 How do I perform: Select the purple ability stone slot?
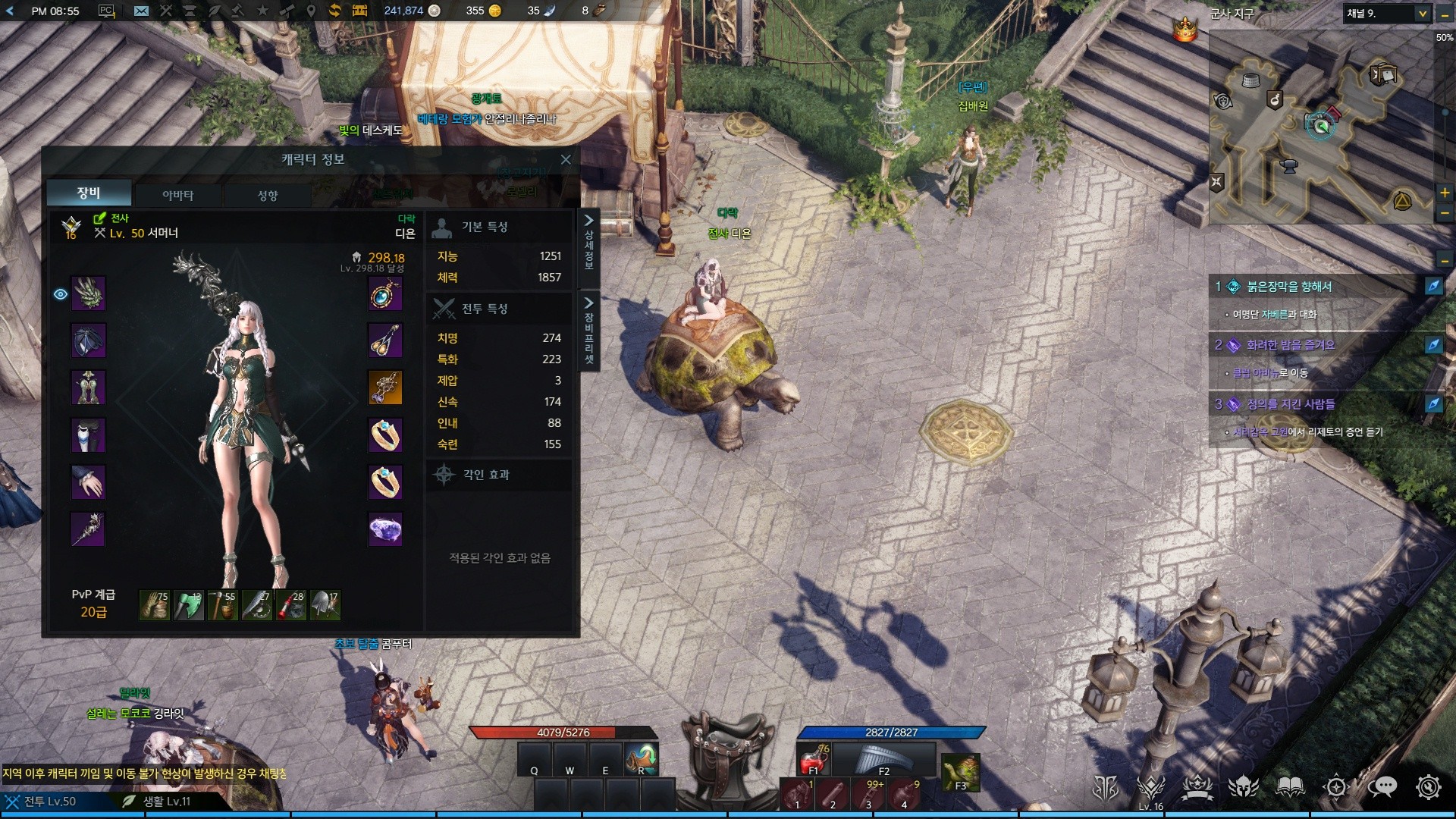(385, 529)
